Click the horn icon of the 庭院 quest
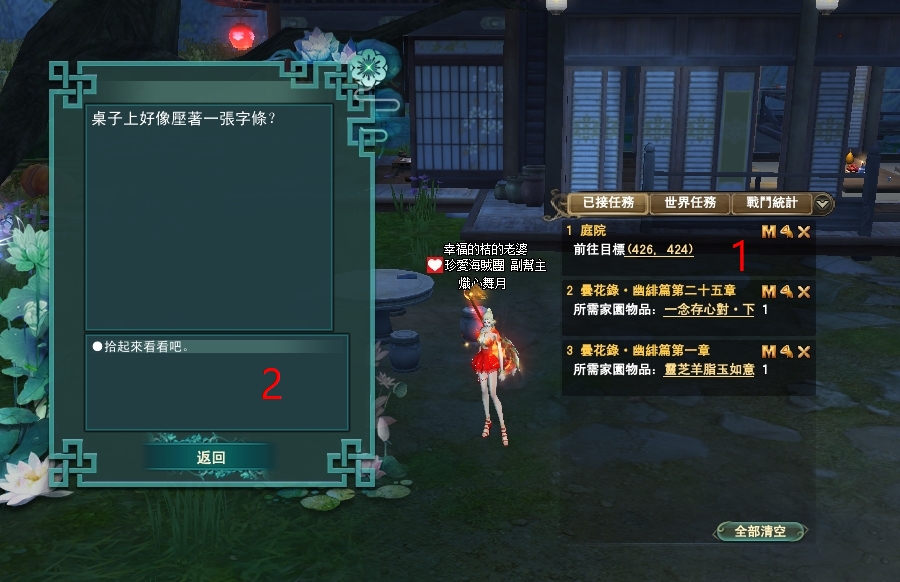 click(x=786, y=232)
